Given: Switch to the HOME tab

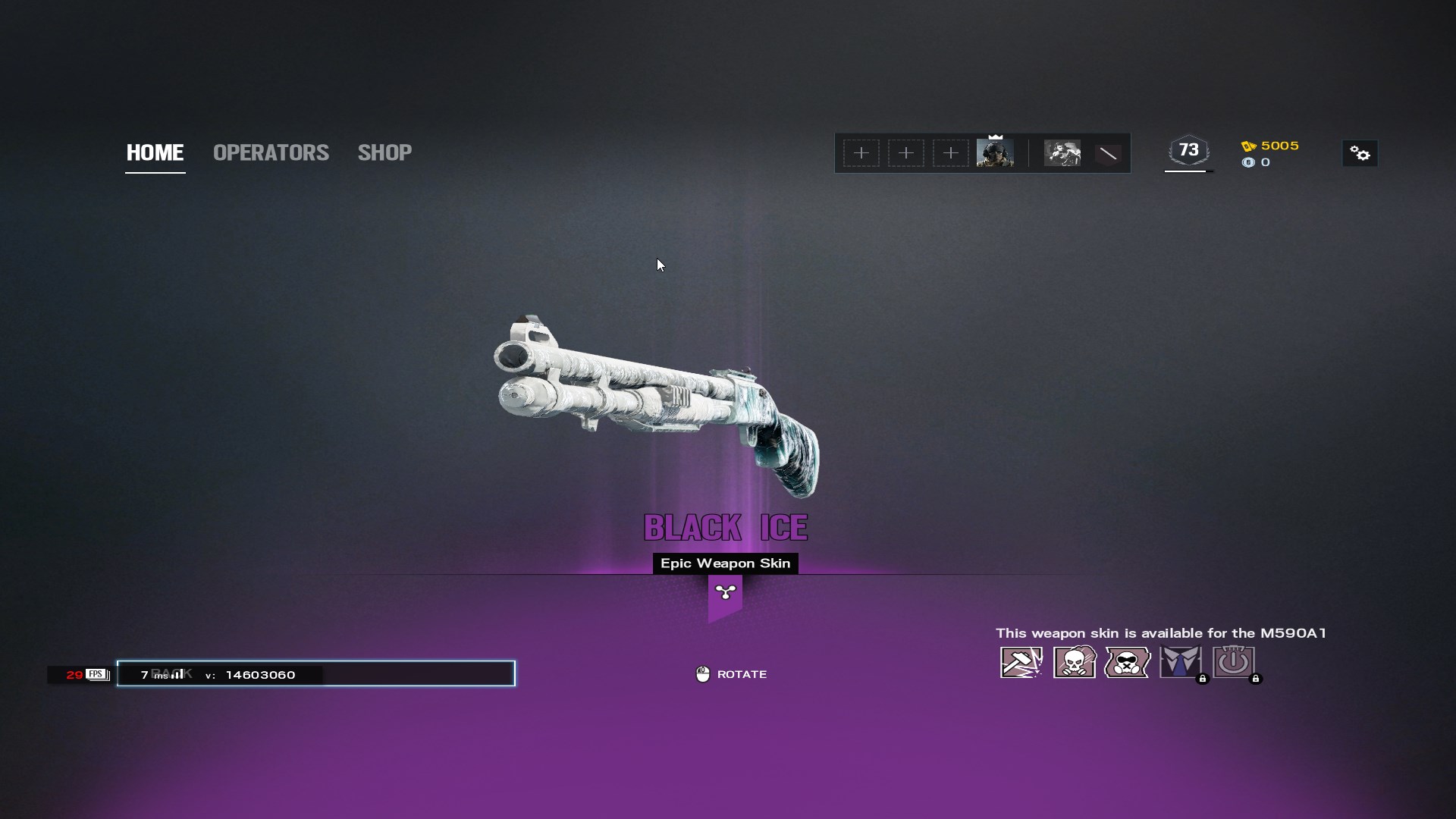Looking at the screenshot, I should coord(155,152).
